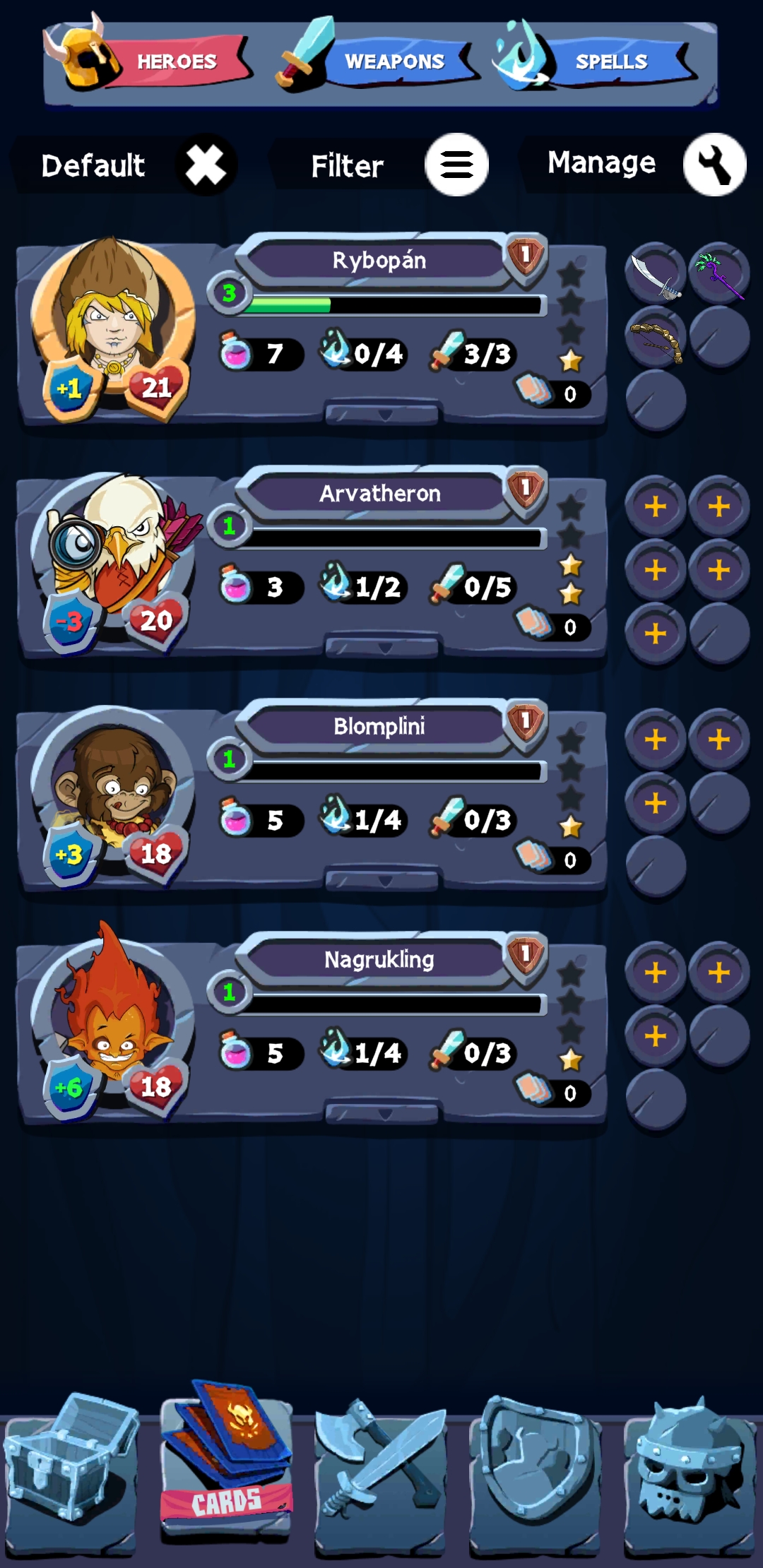Image resolution: width=763 pixels, height=1568 pixels.
Task: Open the Filter options
Action: pyautogui.click(x=456, y=165)
